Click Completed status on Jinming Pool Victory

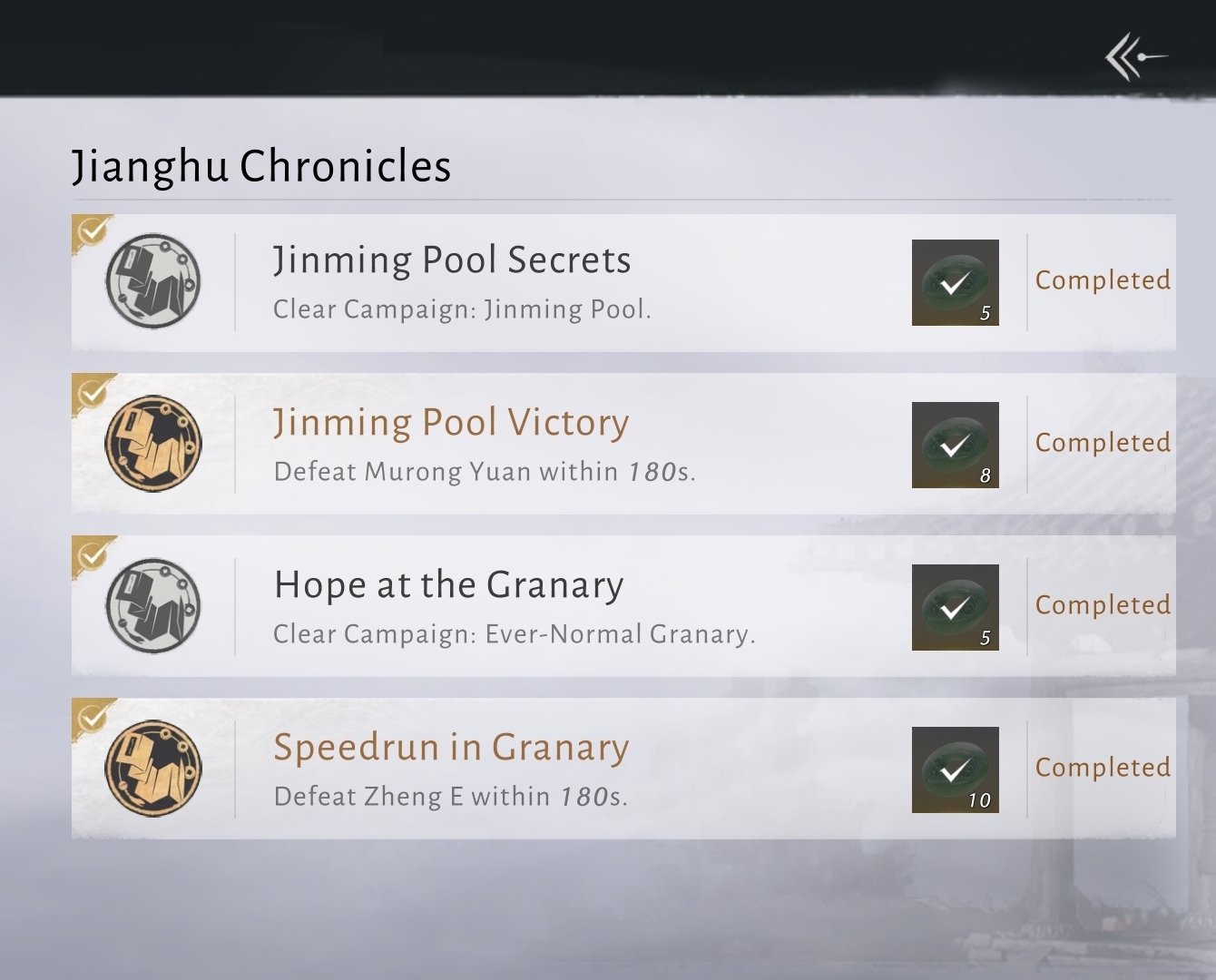(x=1103, y=443)
